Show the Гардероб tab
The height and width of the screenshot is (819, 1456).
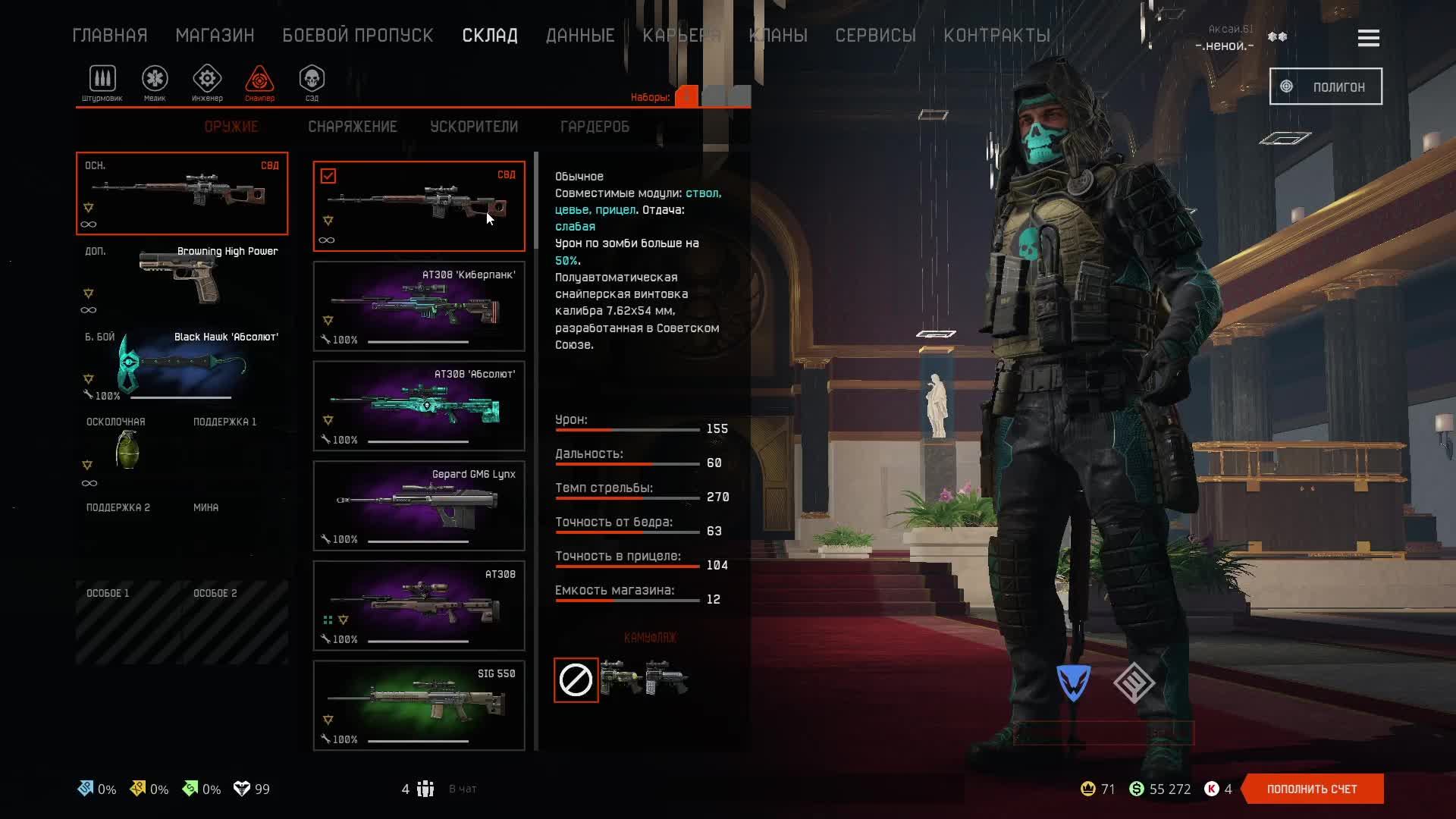click(595, 127)
